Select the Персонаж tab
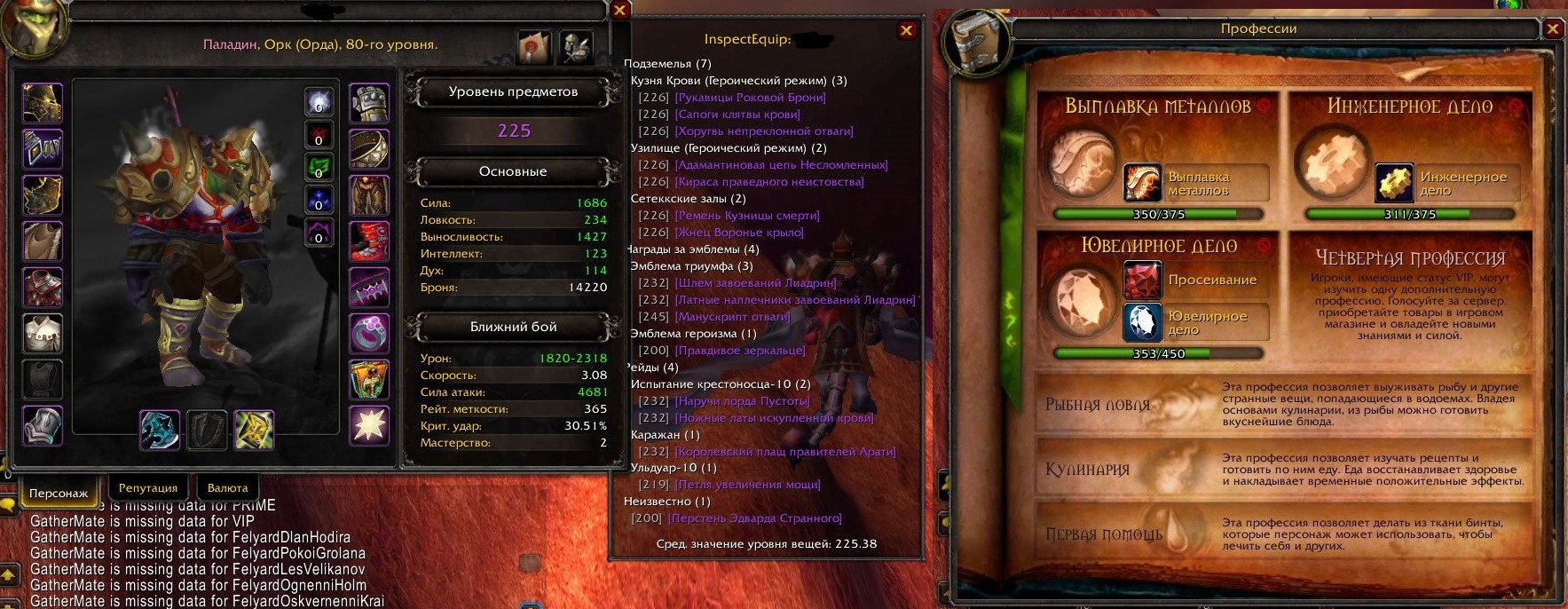The width and height of the screenshot is (1568, 609). pyautogui.click(x=58, y=493)
